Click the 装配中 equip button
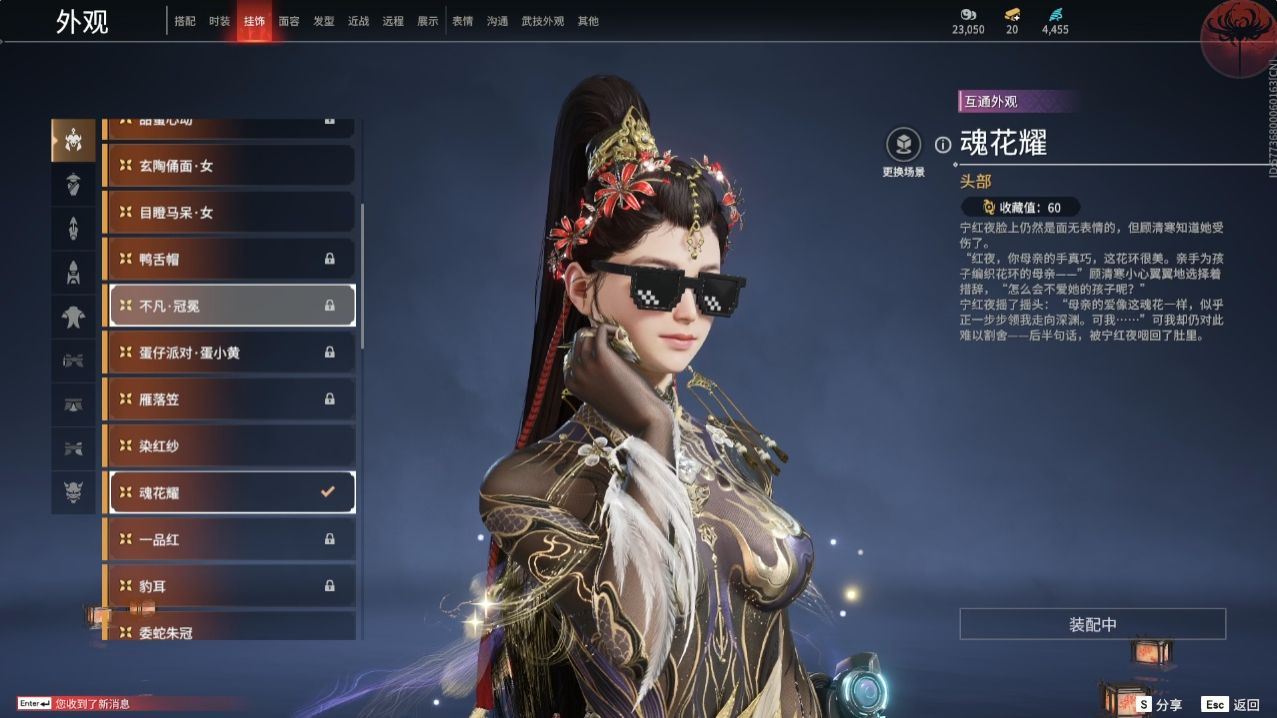This screenshot has height=718, width=1277. point(1092,624)
